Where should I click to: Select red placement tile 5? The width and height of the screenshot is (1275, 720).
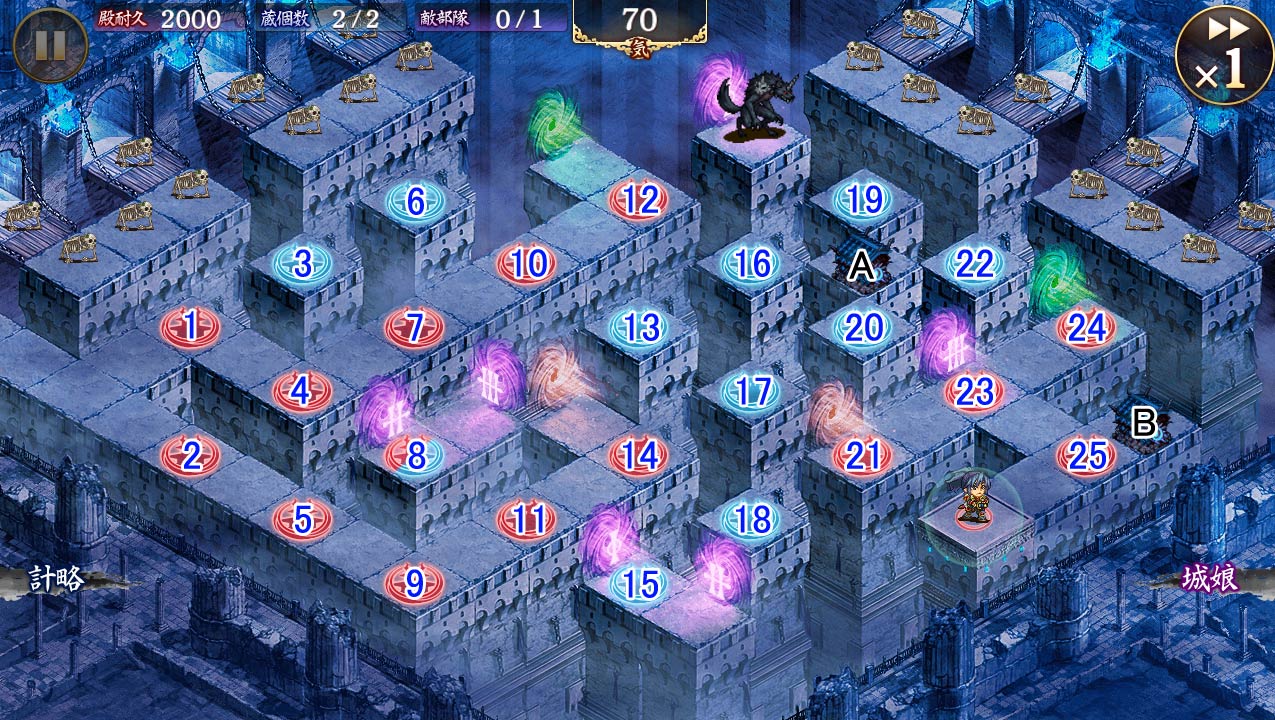(302, 519)
